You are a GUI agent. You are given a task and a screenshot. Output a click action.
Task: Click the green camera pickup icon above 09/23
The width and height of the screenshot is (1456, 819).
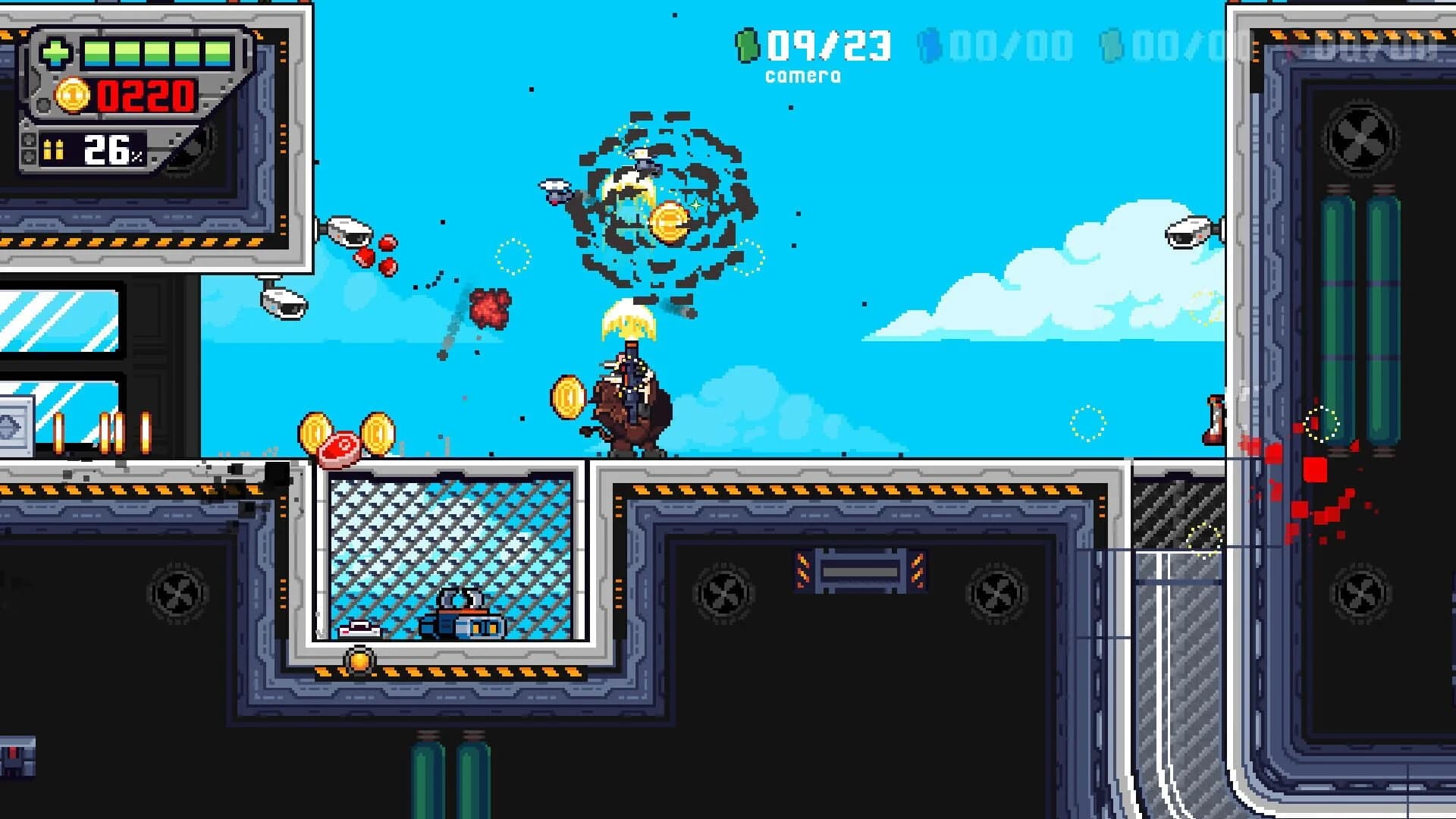[747, 45]
